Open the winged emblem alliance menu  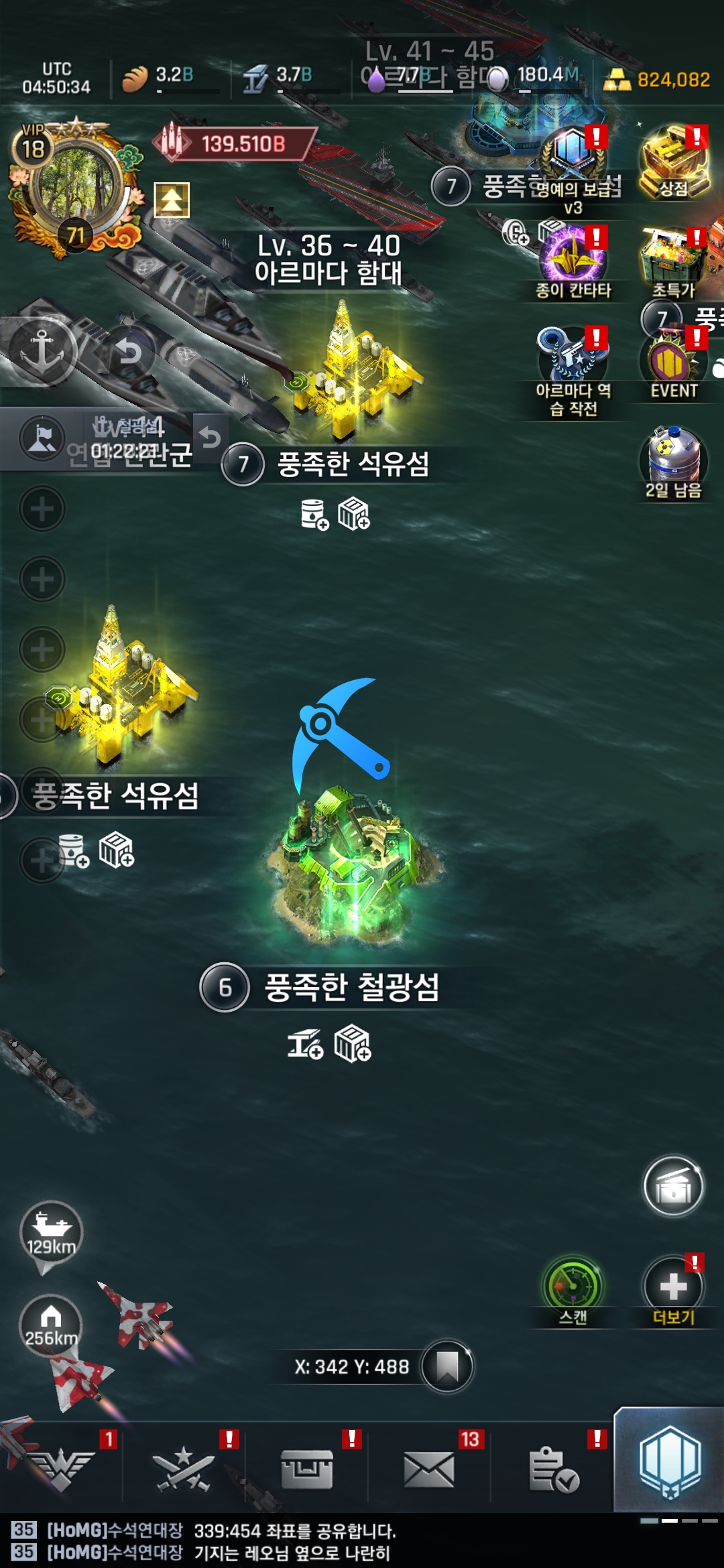point(62,1469)
